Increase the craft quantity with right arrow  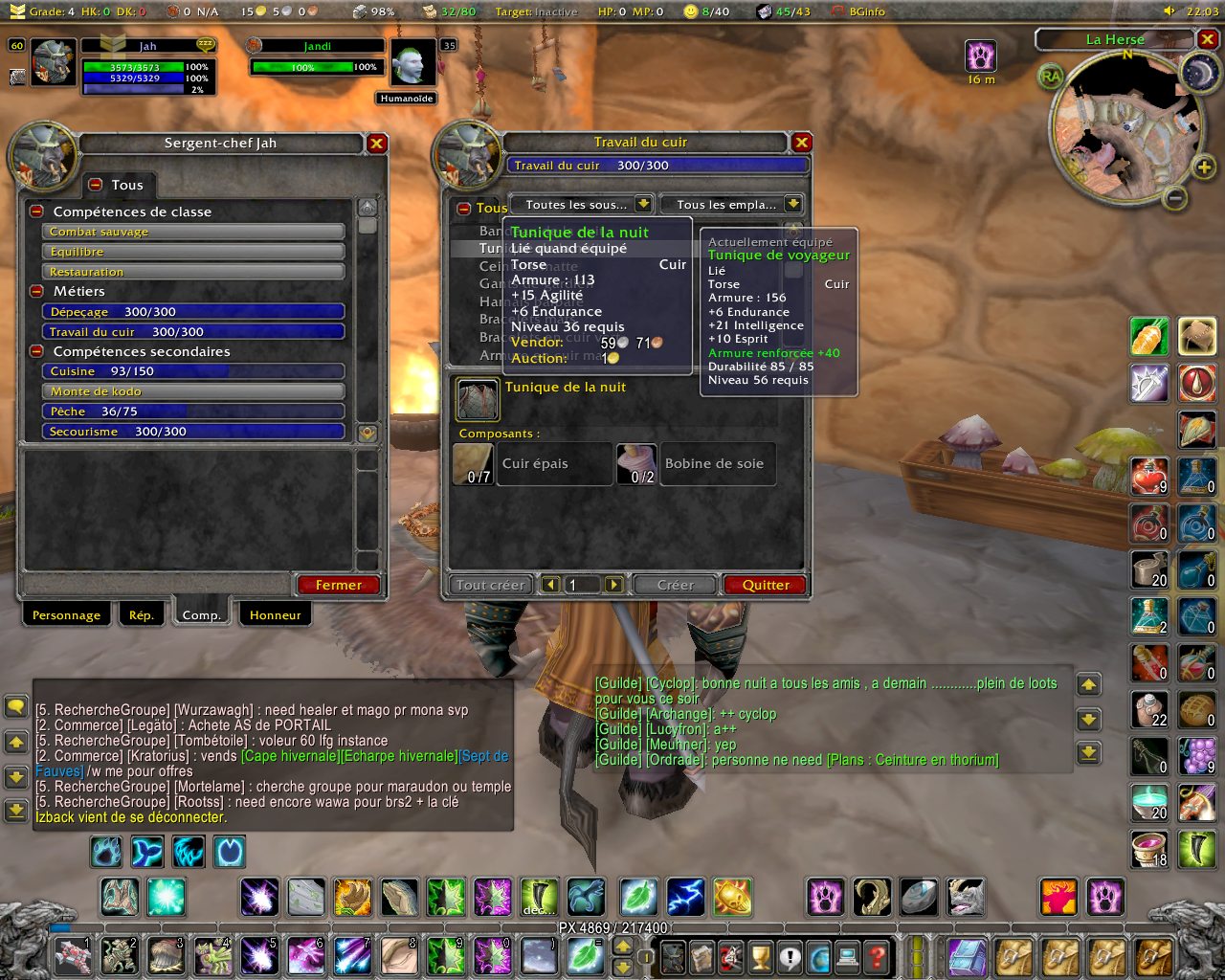point(613,585)
